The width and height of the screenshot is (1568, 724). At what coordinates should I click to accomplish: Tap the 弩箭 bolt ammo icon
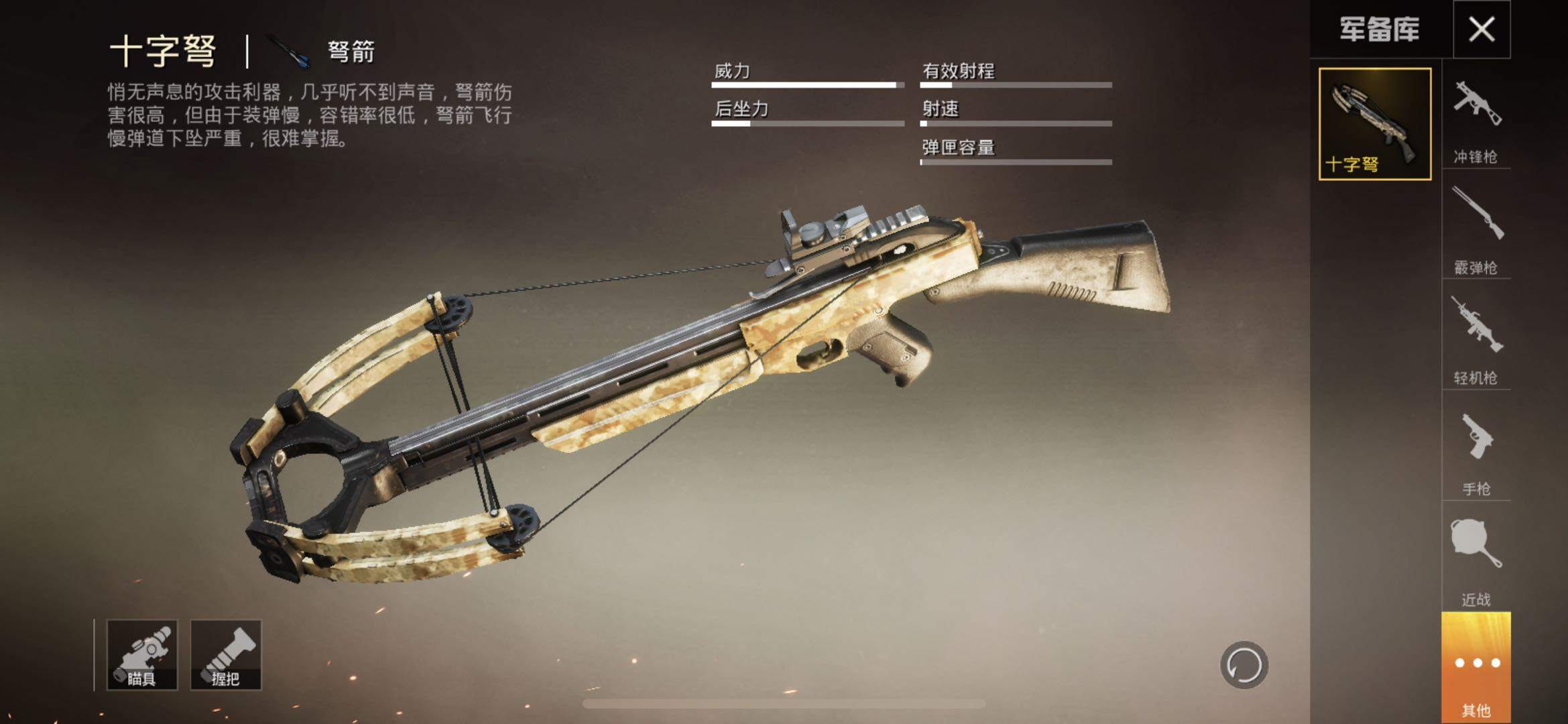pyautogui.click(x=290, y=52)
